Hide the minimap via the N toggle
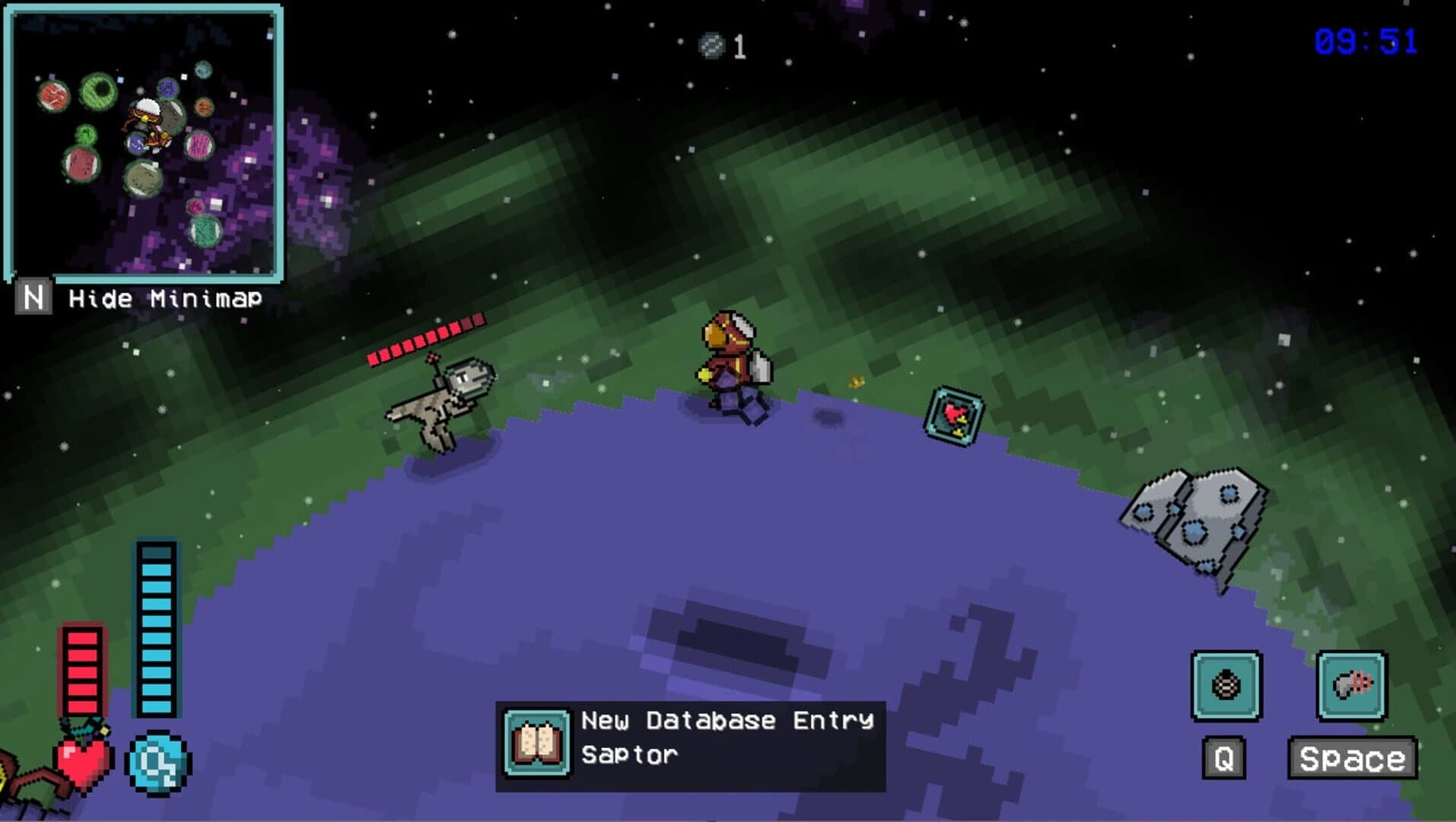This screenshot has height=822, width=1456. (33, 297)
